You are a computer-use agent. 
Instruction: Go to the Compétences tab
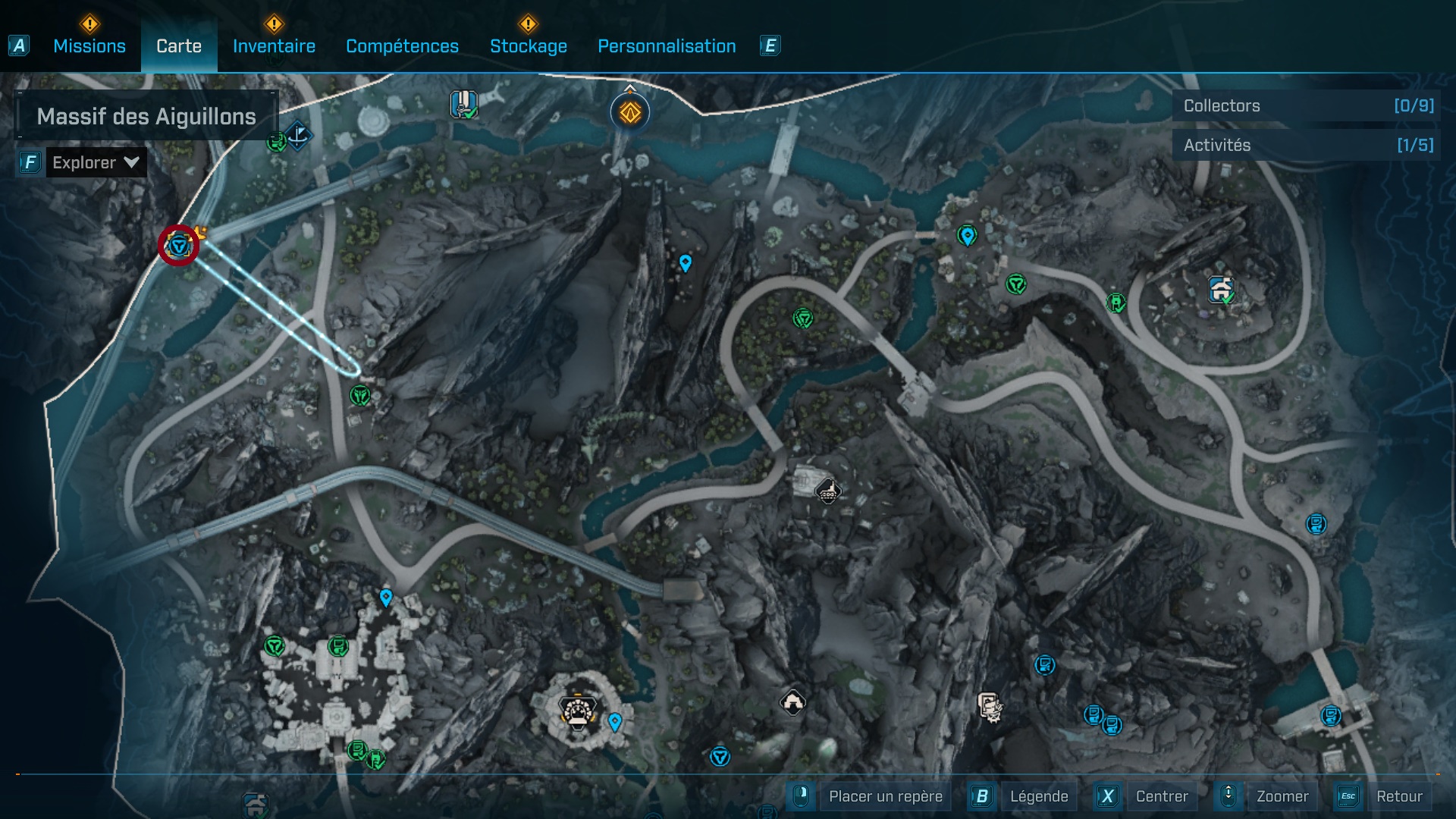click(402, 46)
